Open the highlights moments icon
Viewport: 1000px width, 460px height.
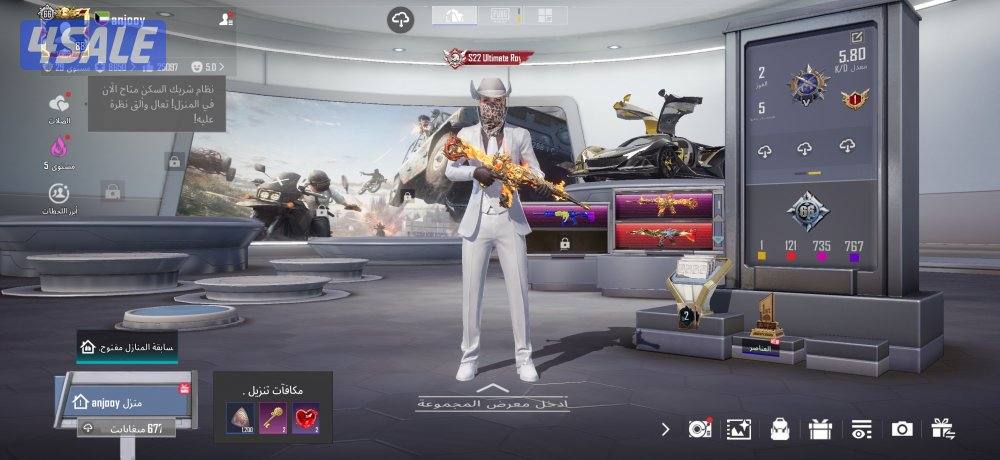(x=59, y=193)
